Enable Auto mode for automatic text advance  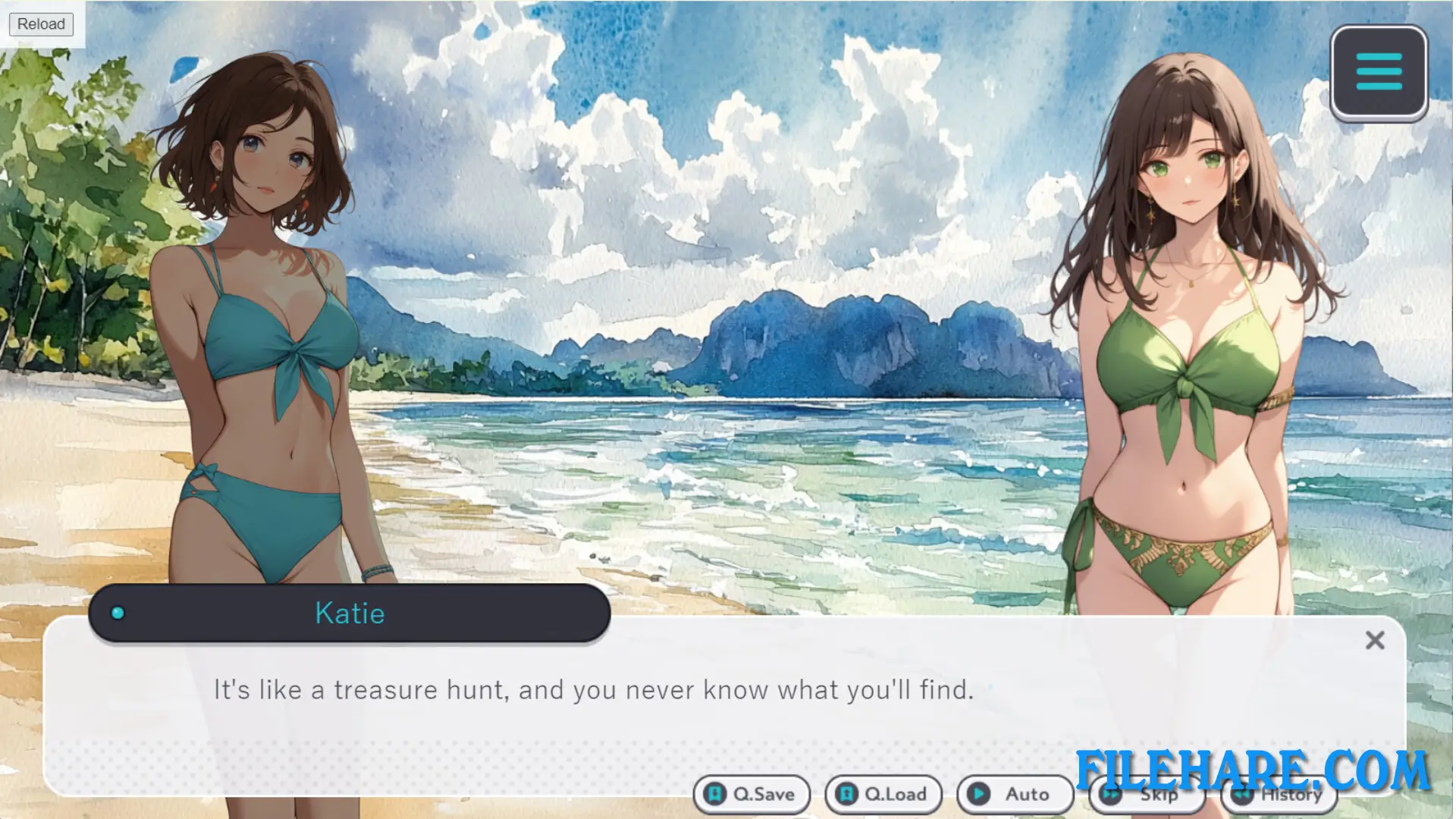1014,795
